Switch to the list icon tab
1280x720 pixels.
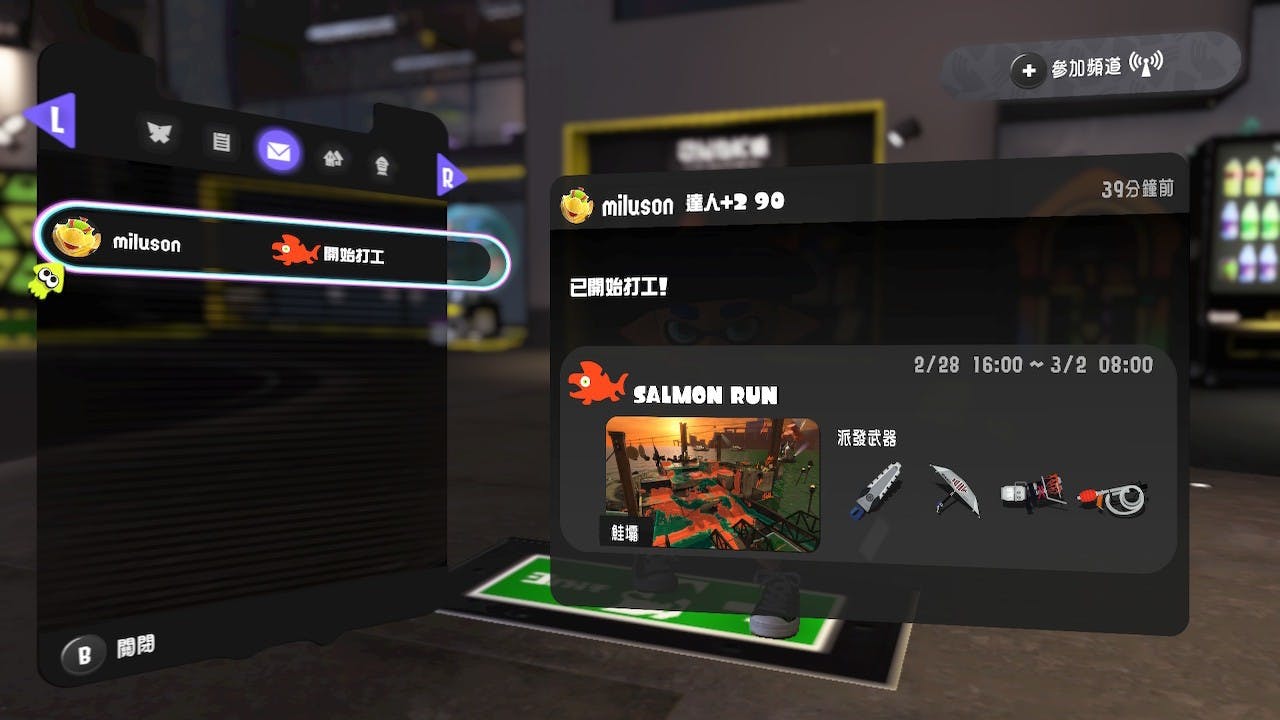(221, 143)
